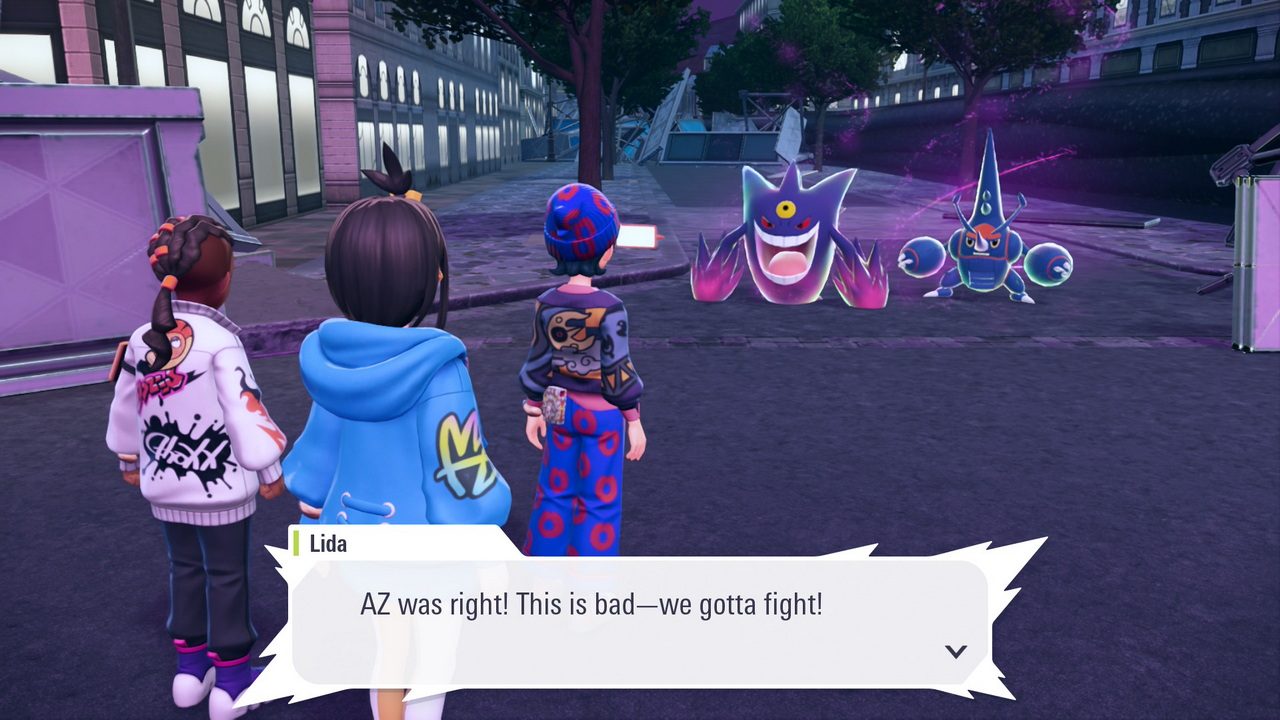The height and width of the screenshot is (720, 1280).
Task: Advance dialogue with the down arrow indicator
Action: click(x=956, y=651)
